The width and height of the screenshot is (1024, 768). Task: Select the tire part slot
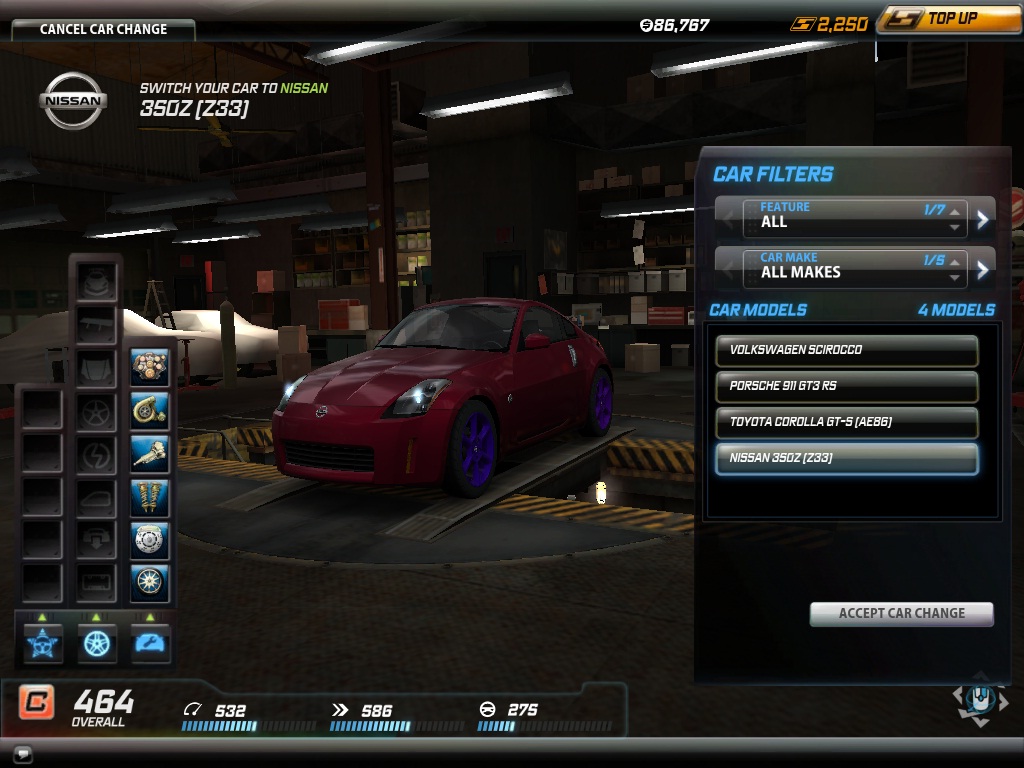click(150, 583)
